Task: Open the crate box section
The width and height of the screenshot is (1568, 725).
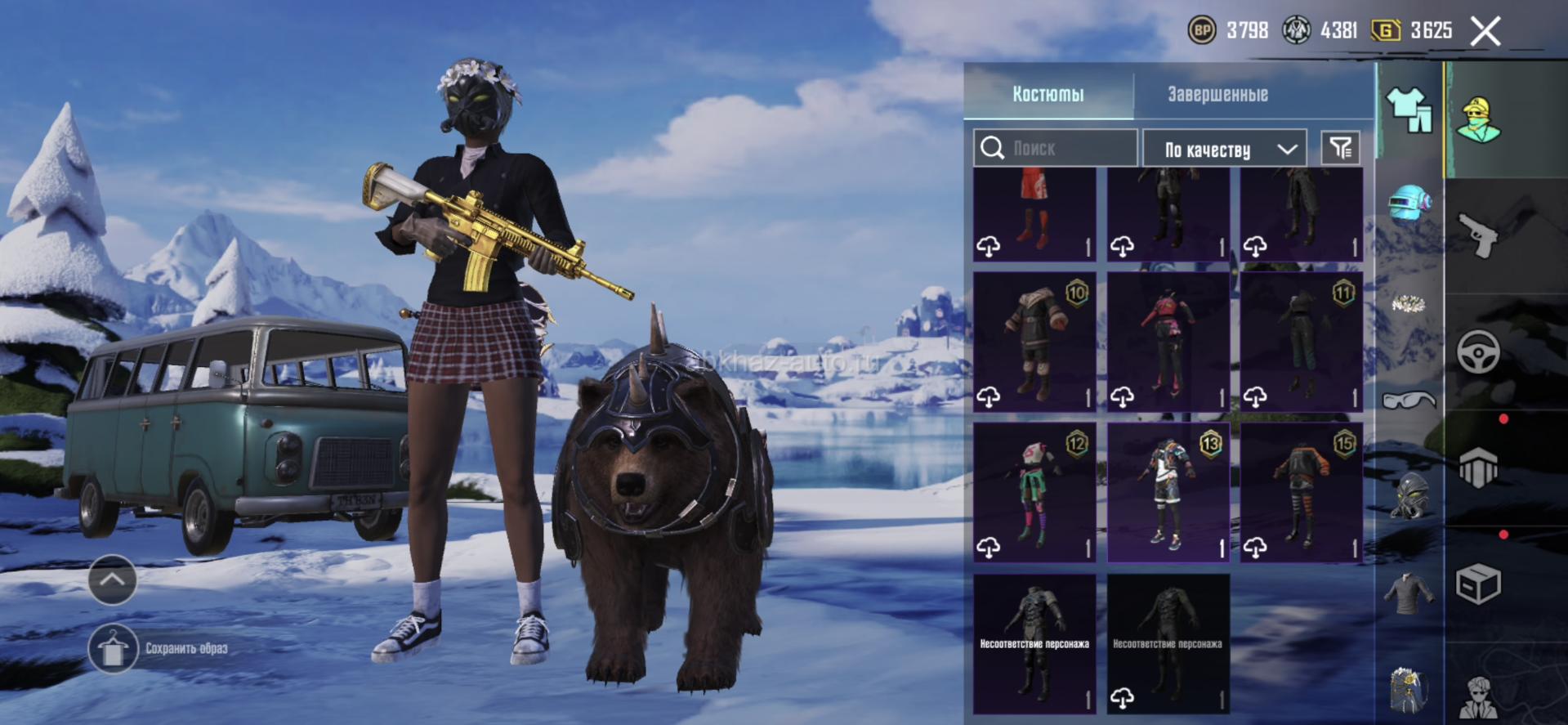Action: pyautogui.click(x=1478, y=584)
